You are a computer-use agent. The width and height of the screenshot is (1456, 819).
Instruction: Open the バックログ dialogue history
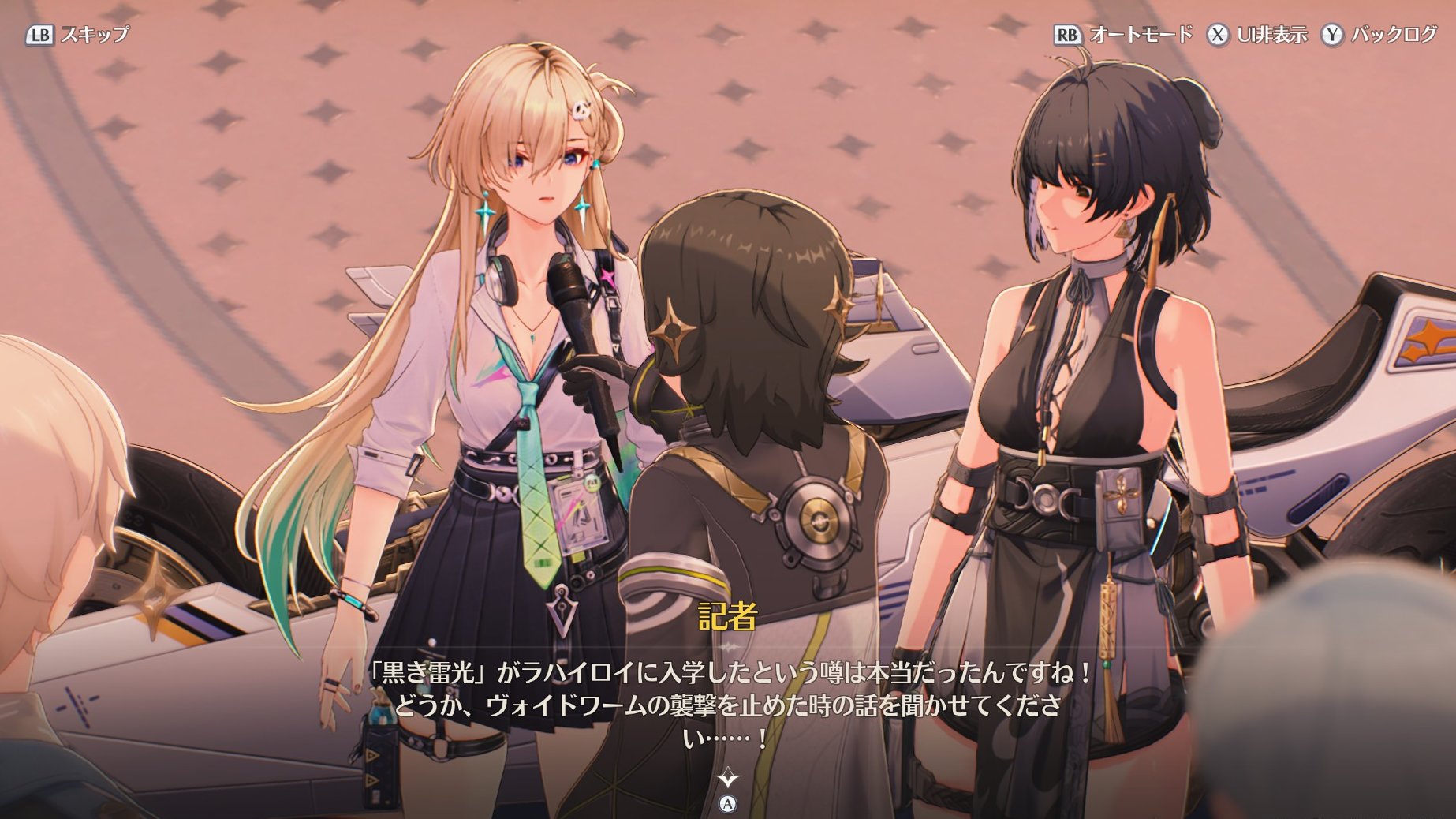coord(1379,35)
